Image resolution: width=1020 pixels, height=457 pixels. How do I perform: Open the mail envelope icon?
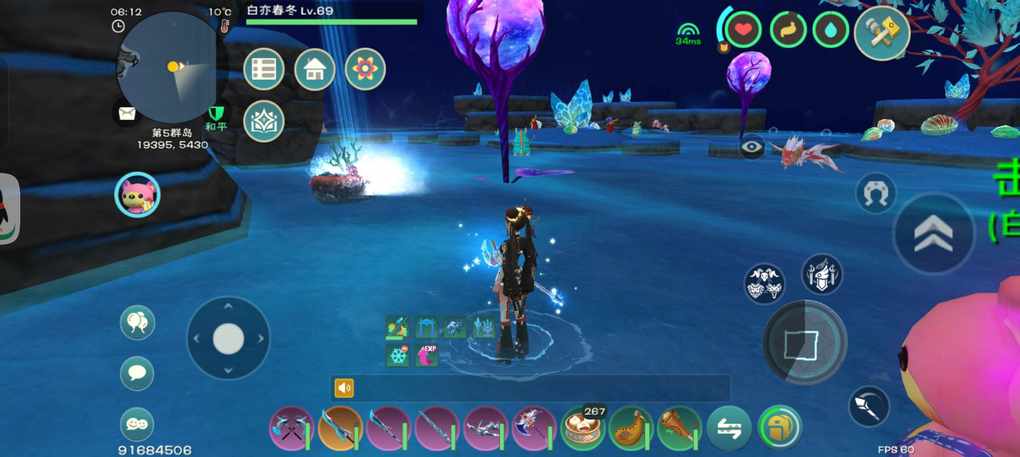click(127, 113)
